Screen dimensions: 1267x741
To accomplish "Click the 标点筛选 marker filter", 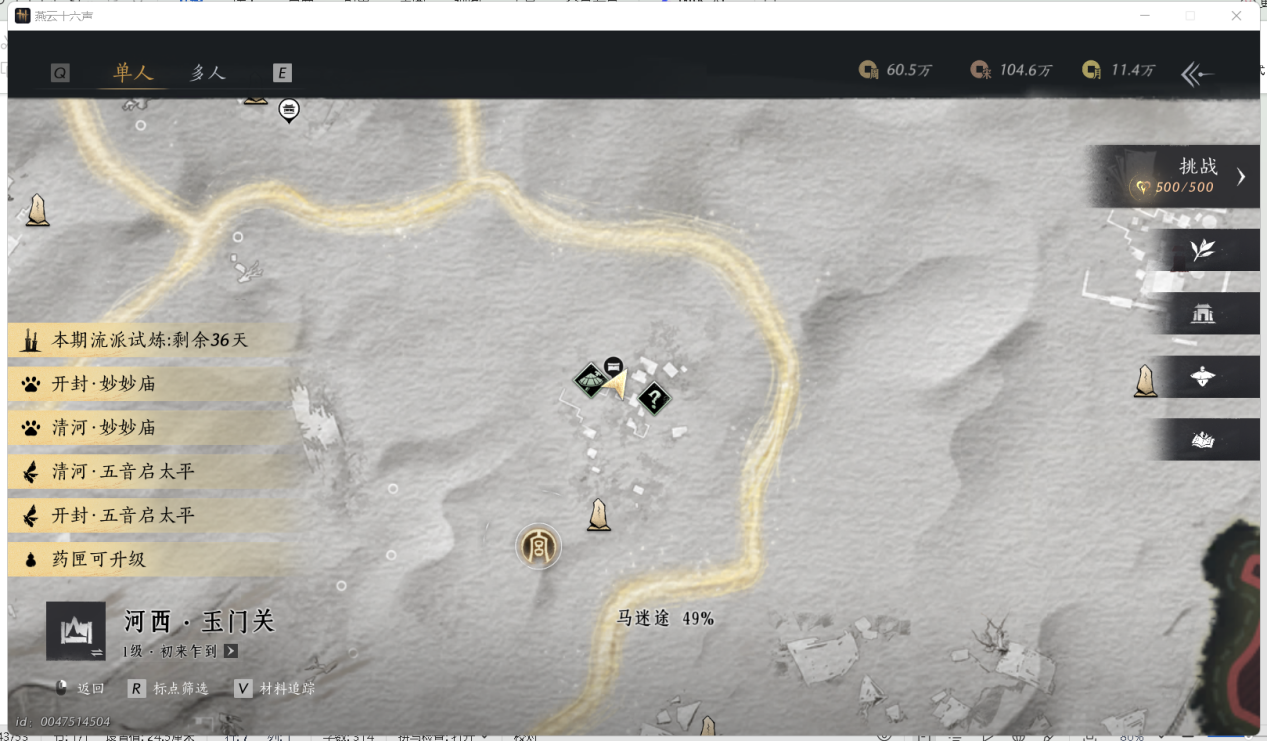I will (x=170, y=689).
